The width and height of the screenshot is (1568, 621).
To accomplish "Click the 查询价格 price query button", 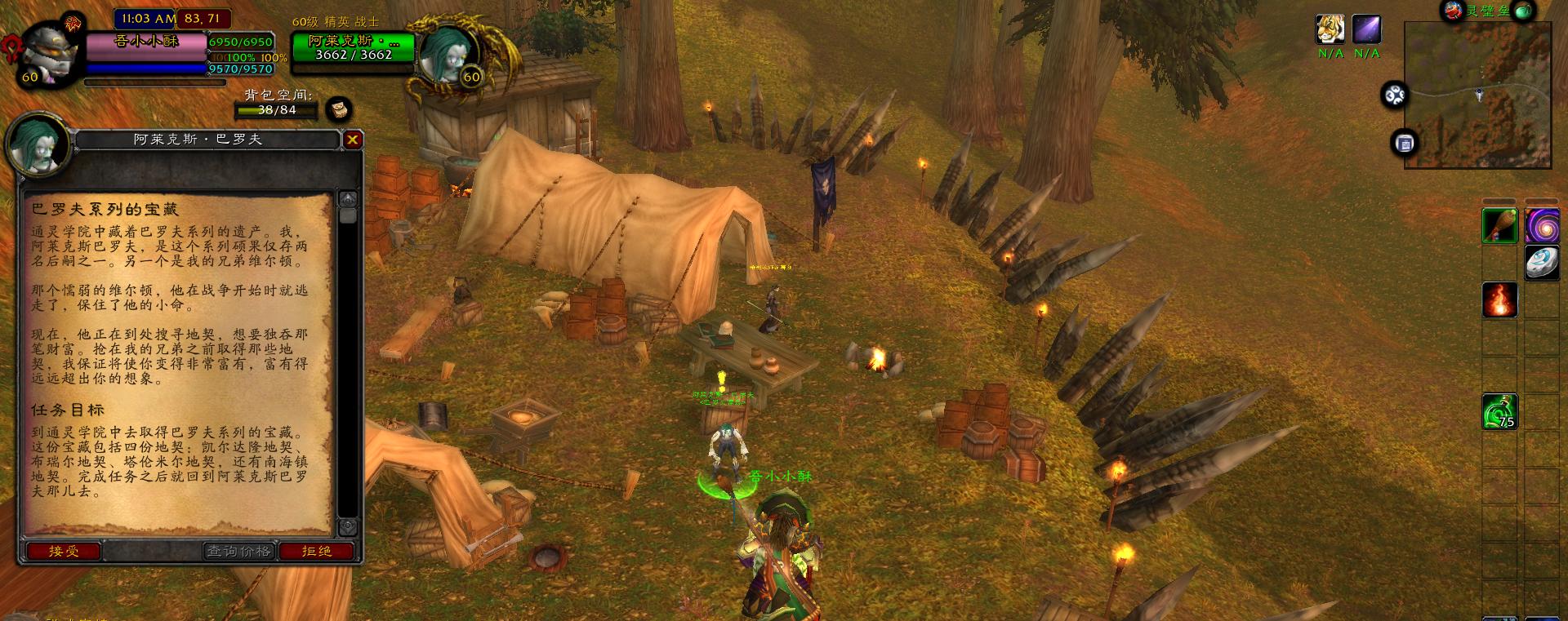I will [238, 552].
